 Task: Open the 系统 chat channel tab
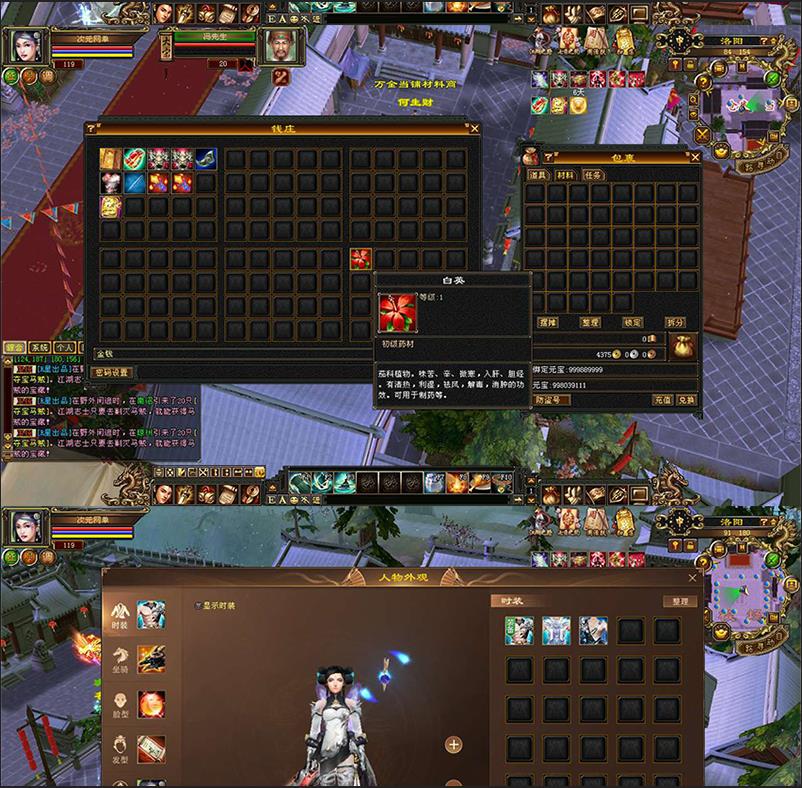(x=39, y=347)
